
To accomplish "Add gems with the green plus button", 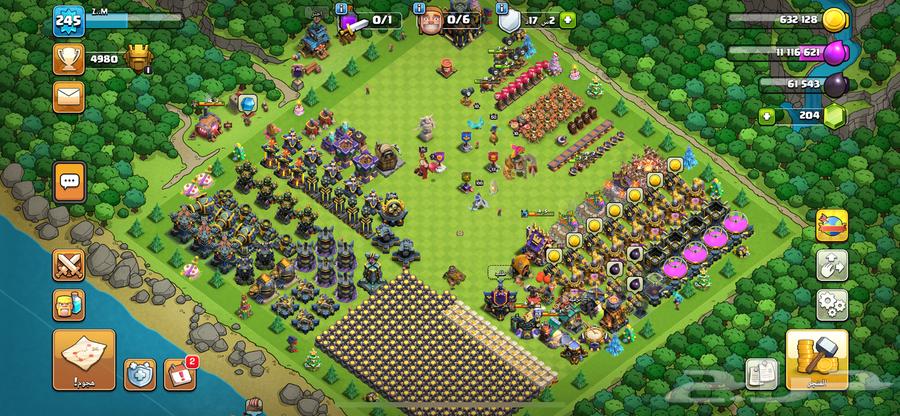I will tap(768, 115).
